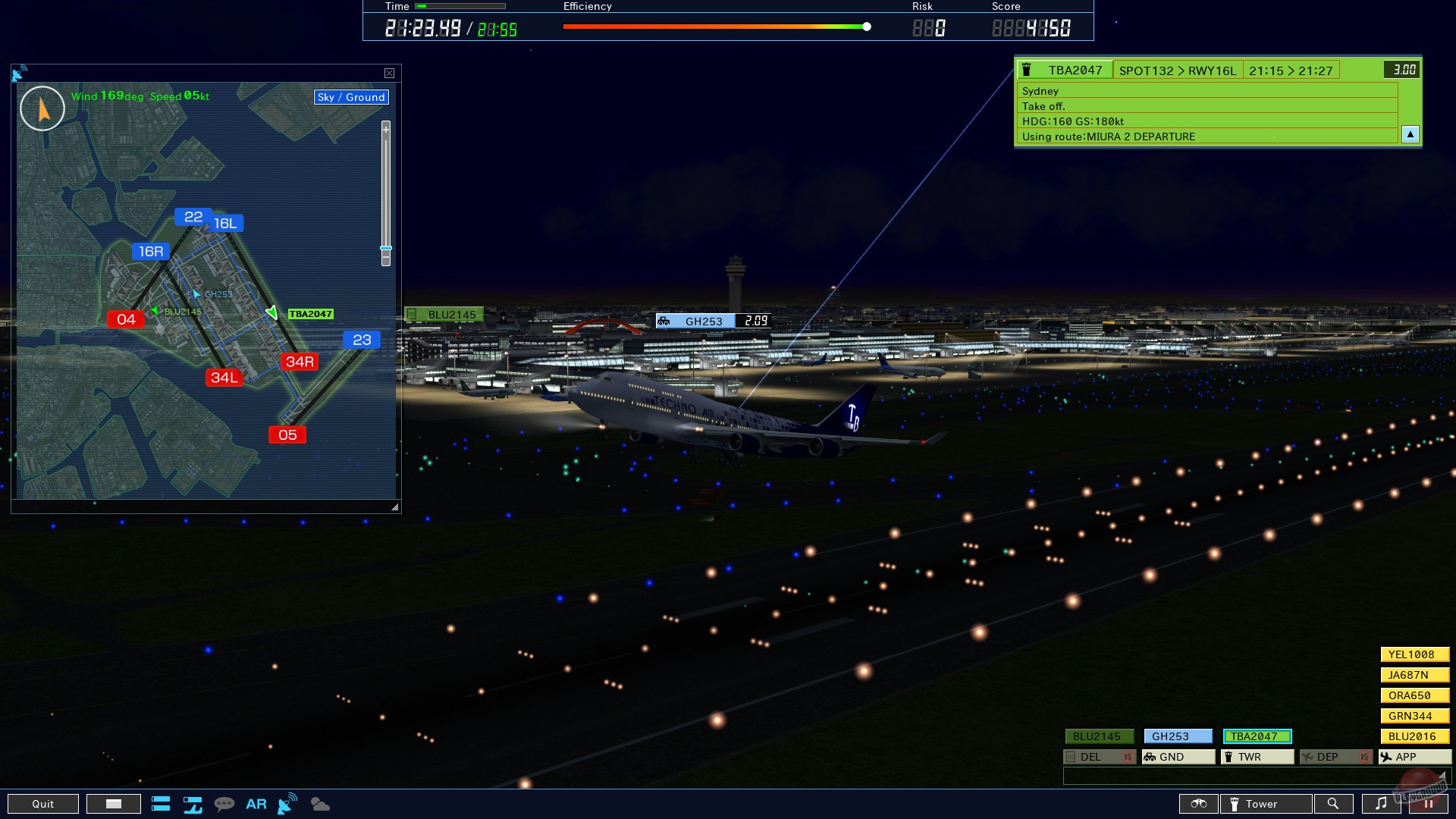Switch to the TWR channel tab
Viewport: 1456px width, 819px height.
coord(1257,757)
